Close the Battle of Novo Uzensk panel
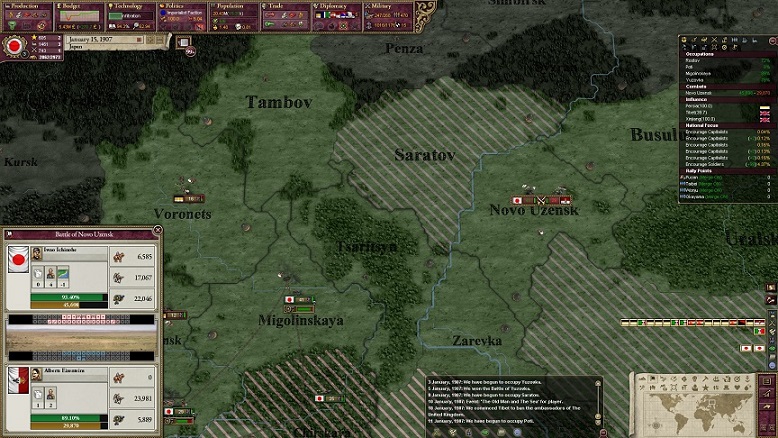778x438 pixels. coord(158,232)
